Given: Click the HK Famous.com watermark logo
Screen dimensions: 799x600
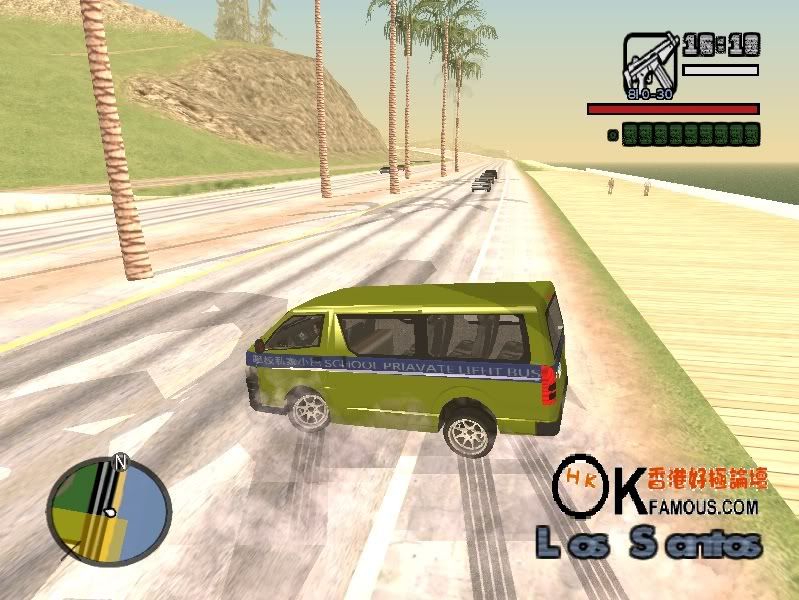Looking at the screenshot, I should [660, 489].
